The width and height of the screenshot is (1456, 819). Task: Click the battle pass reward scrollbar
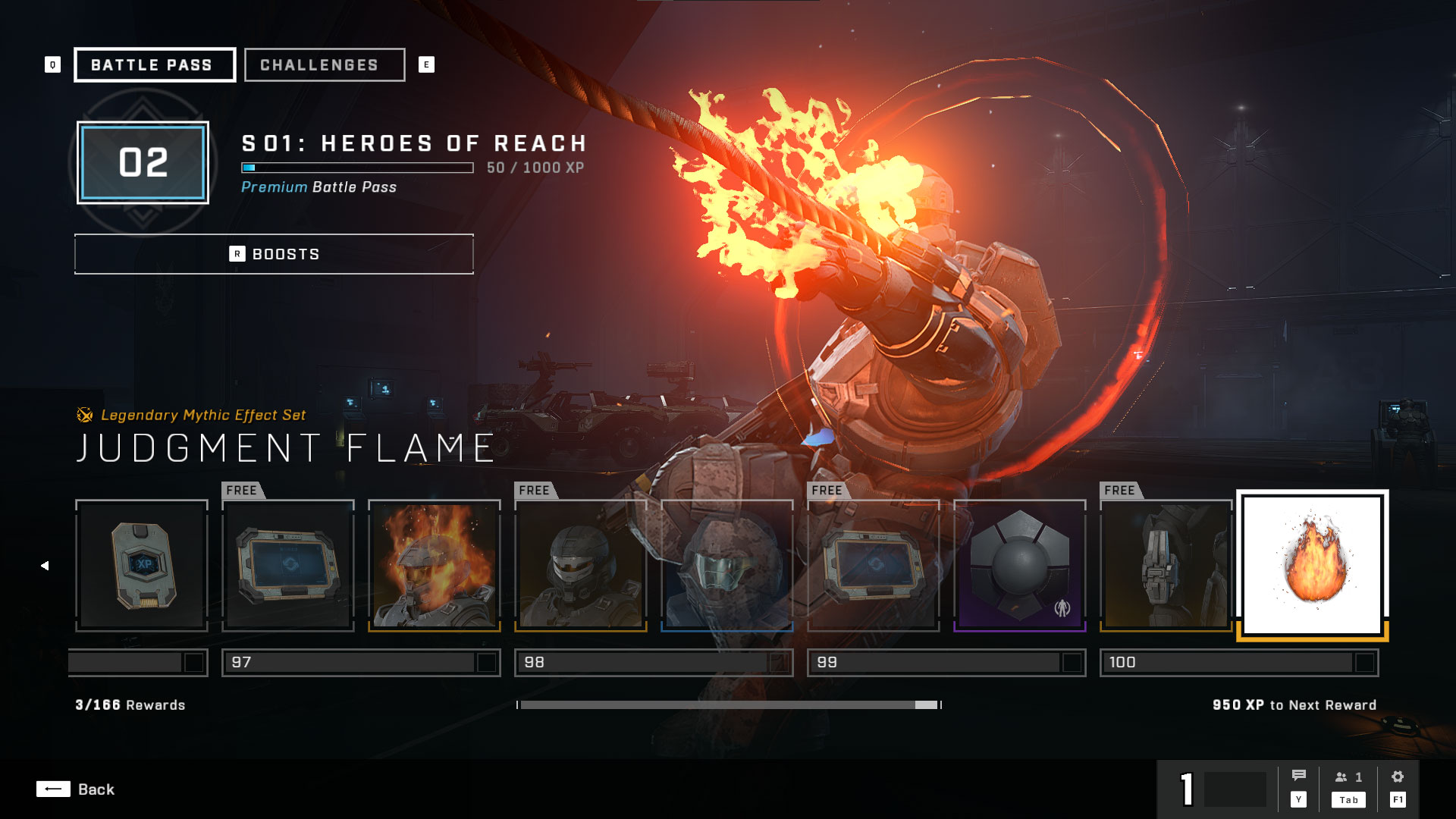click(728, 705)
